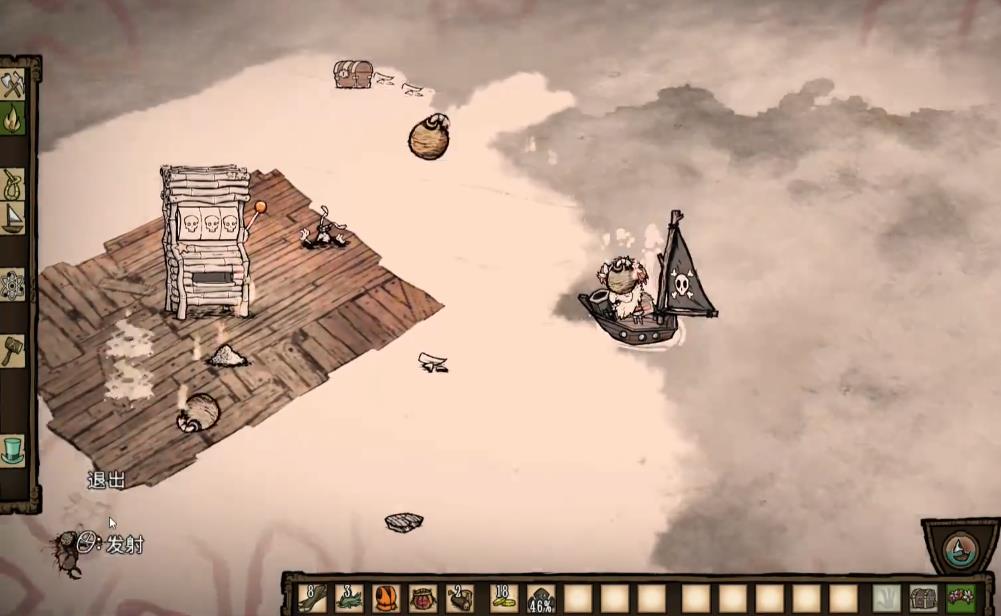Select the rope knot crafting tab

pyautogui.click(x=12, y=183)
